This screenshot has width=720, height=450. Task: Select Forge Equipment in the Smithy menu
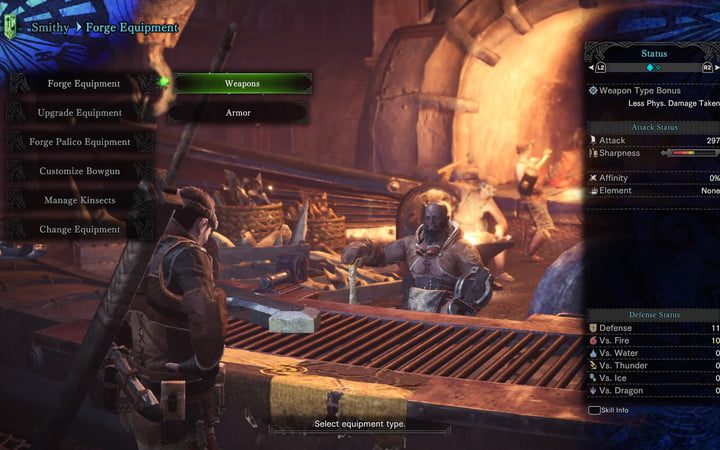(x=84, y=84)
